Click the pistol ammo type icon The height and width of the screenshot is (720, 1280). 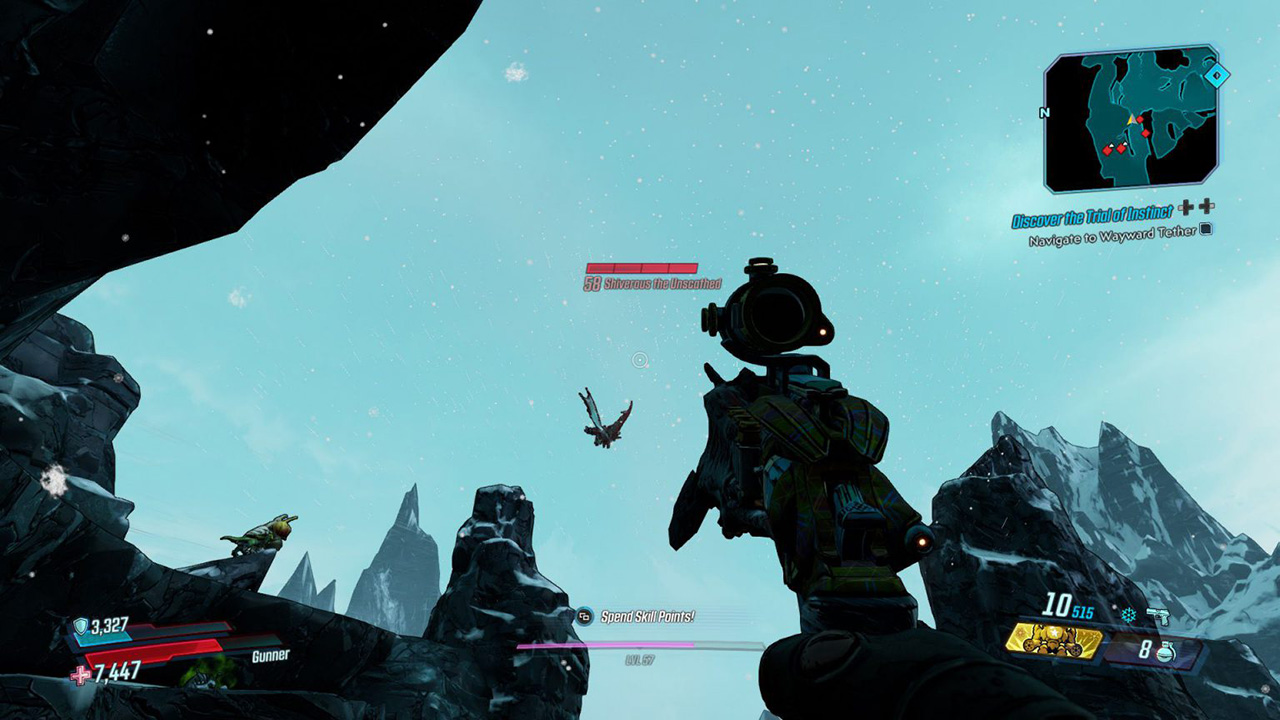point(1158,616)
